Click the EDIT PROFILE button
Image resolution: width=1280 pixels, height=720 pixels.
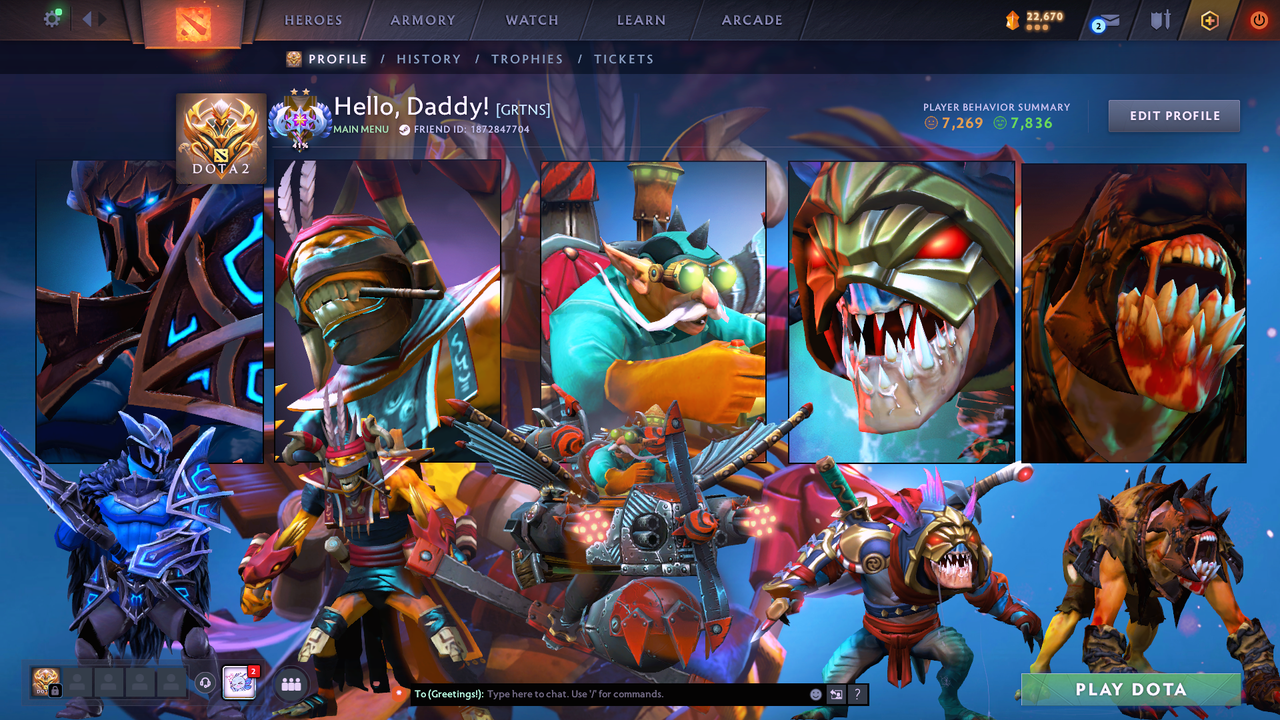(x=1173, y=115)
